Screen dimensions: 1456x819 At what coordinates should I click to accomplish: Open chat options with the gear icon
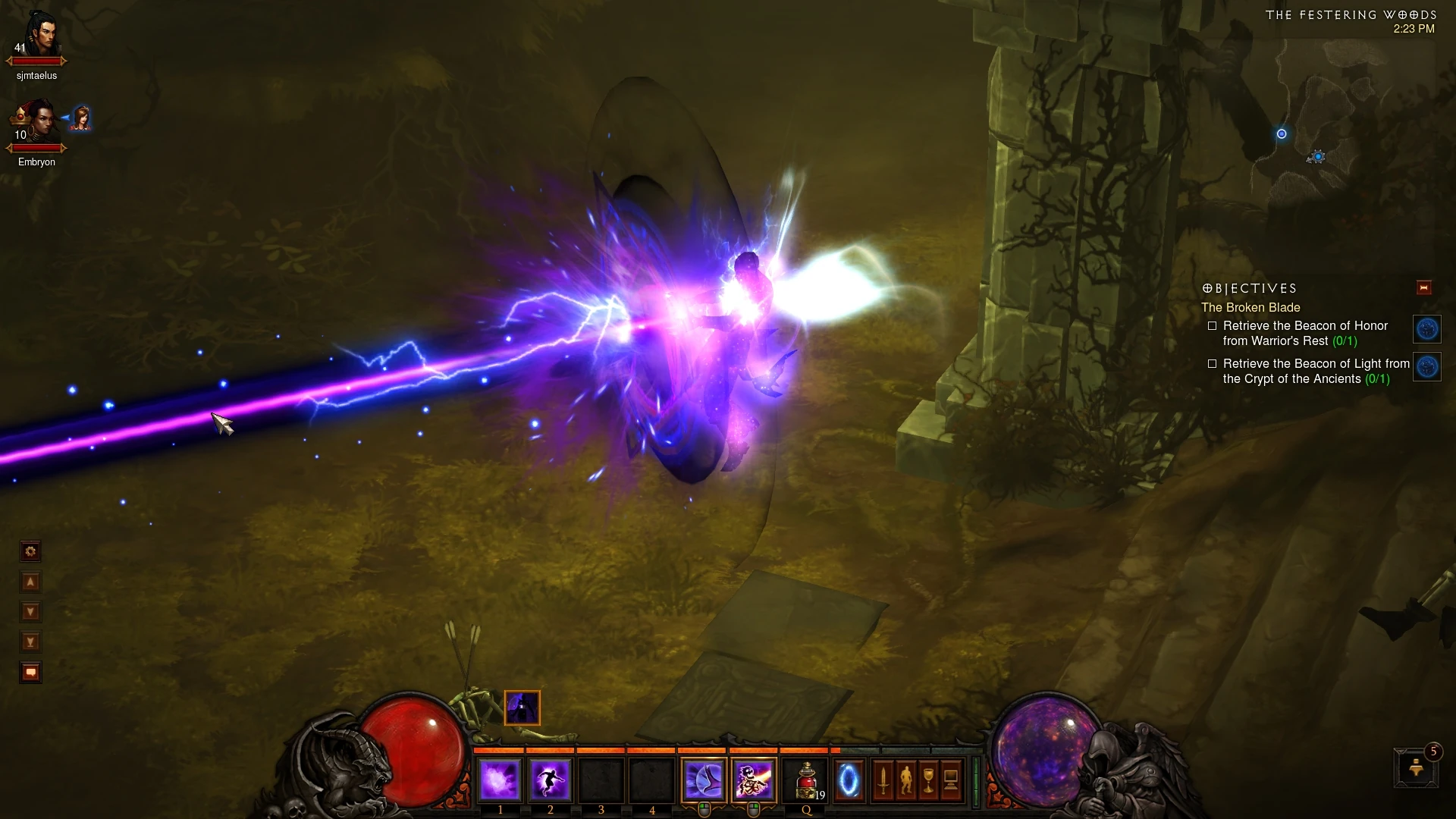tap(30, 551)
